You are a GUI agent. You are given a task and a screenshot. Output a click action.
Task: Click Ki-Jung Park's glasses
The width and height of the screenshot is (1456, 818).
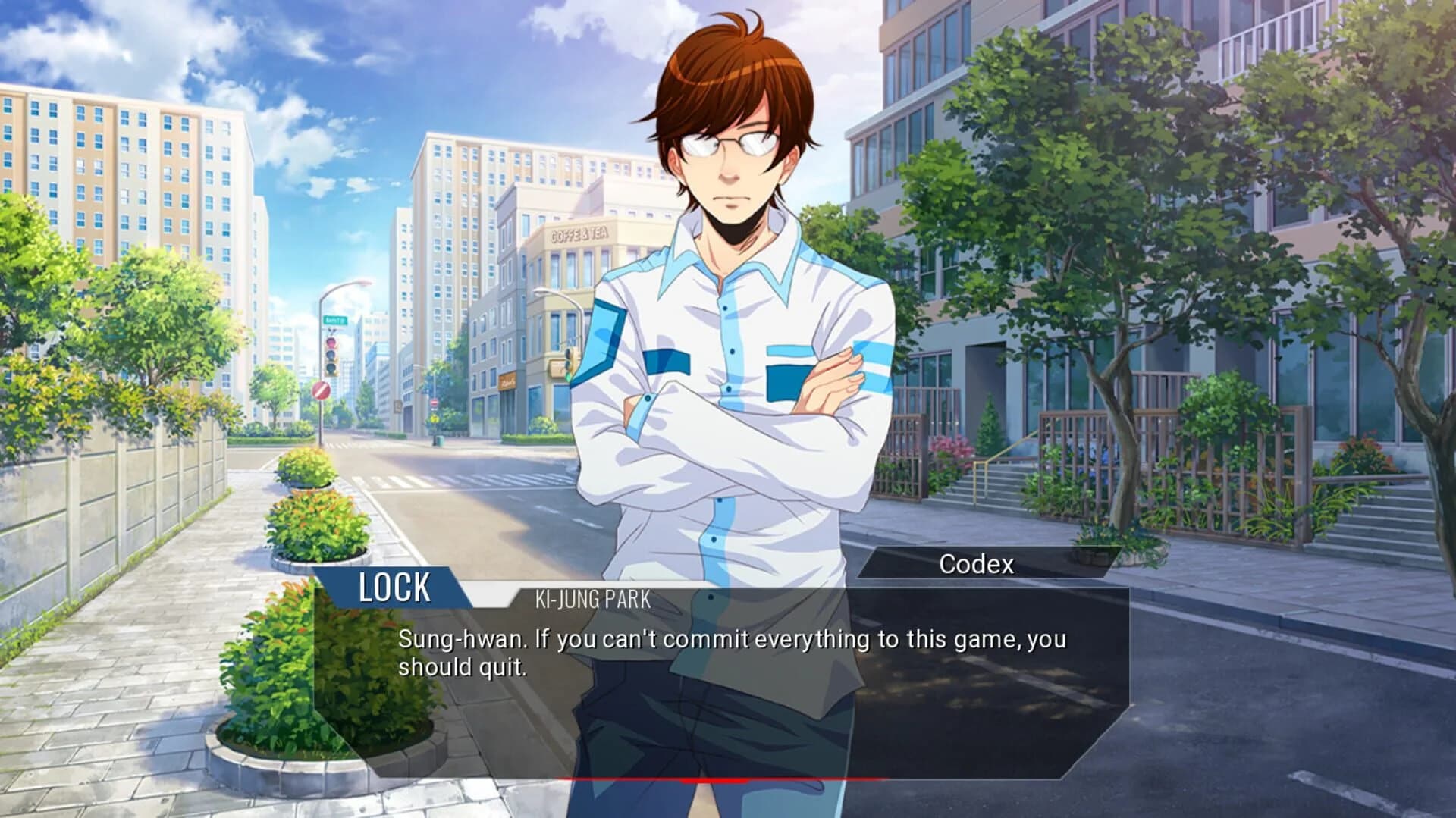tap(728, 140)
